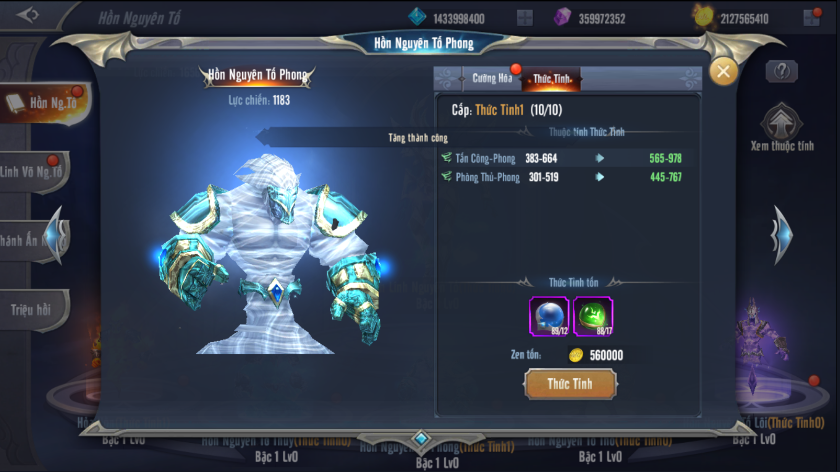Click the orange Thức Tỉnh button
Viewport: 840px width, 472px height.
click(570, 384)
